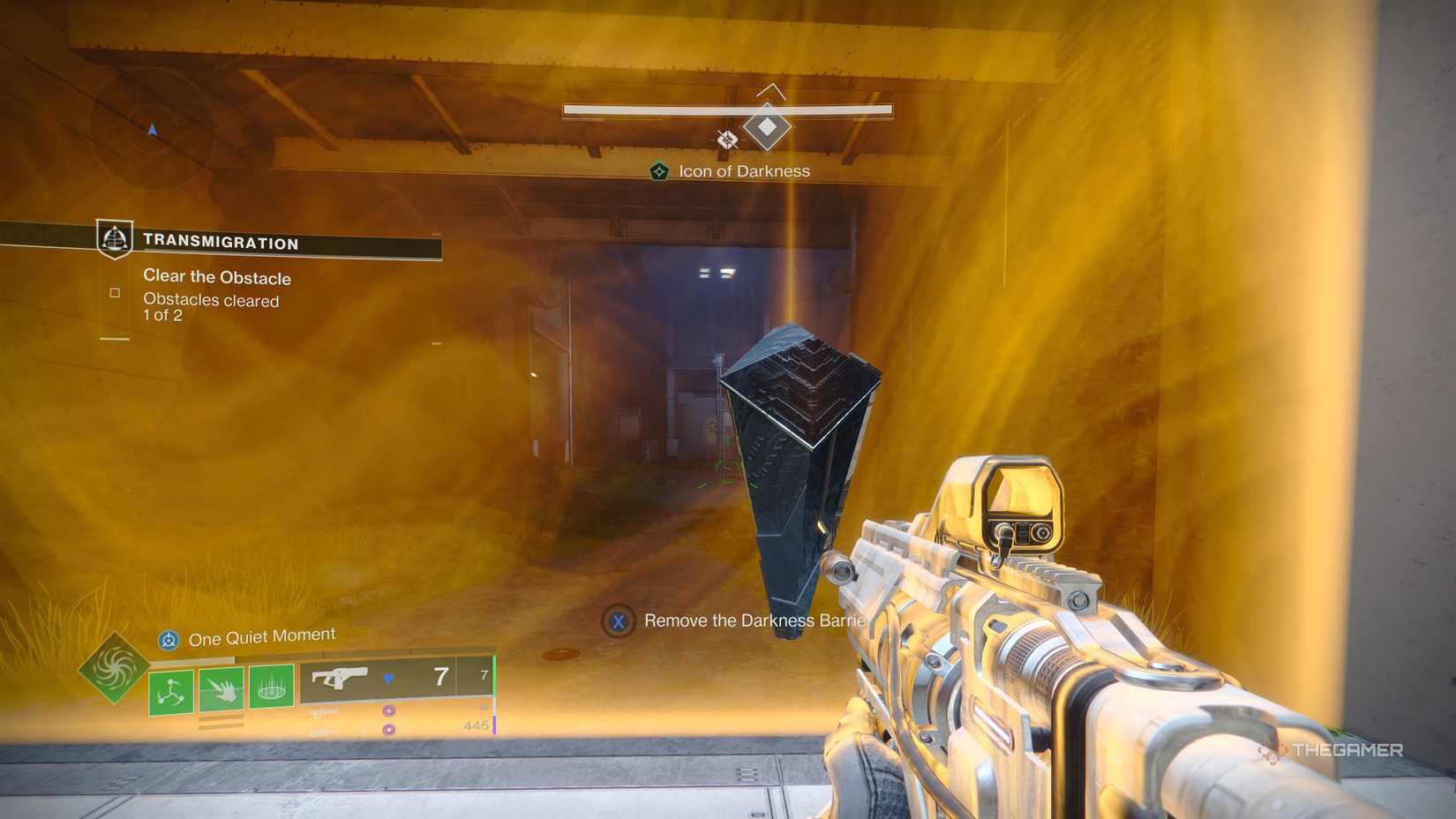The image size is (1456, 819).
Task: Expand the chevron above the objective diamond
Action: pyautogui.click(x=772, y=90)
